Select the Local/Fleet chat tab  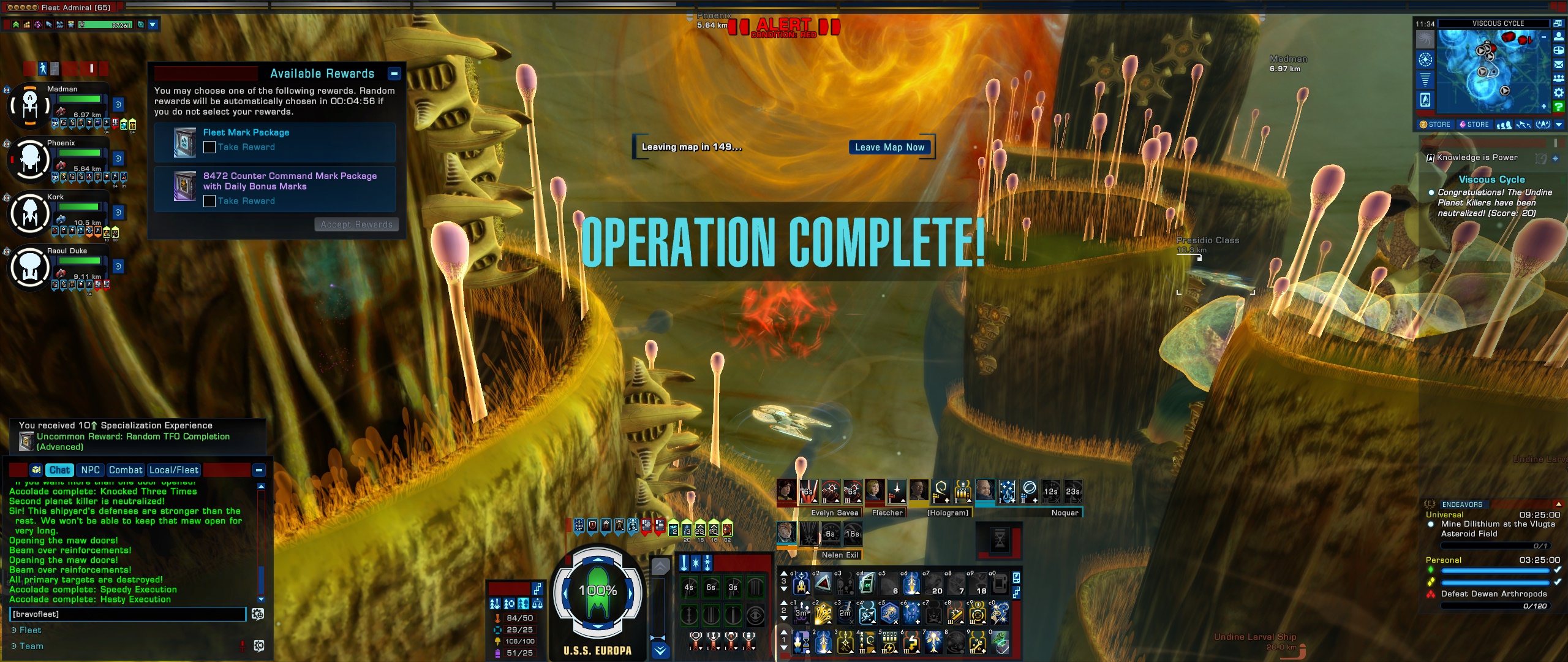tap(174, 470)
